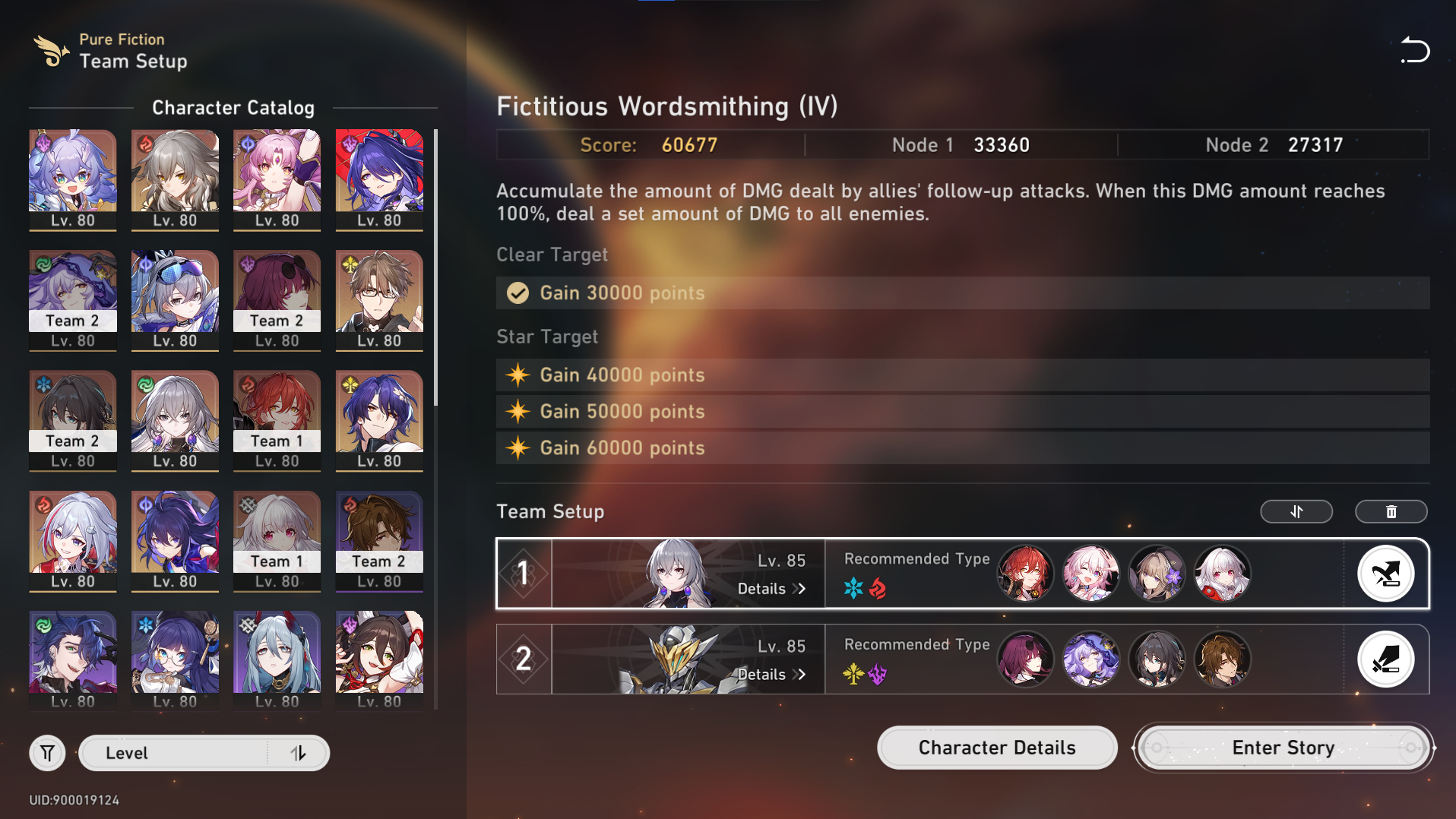Swap team order using the arrows button
1456x819 pixels.
point(1296,511)
